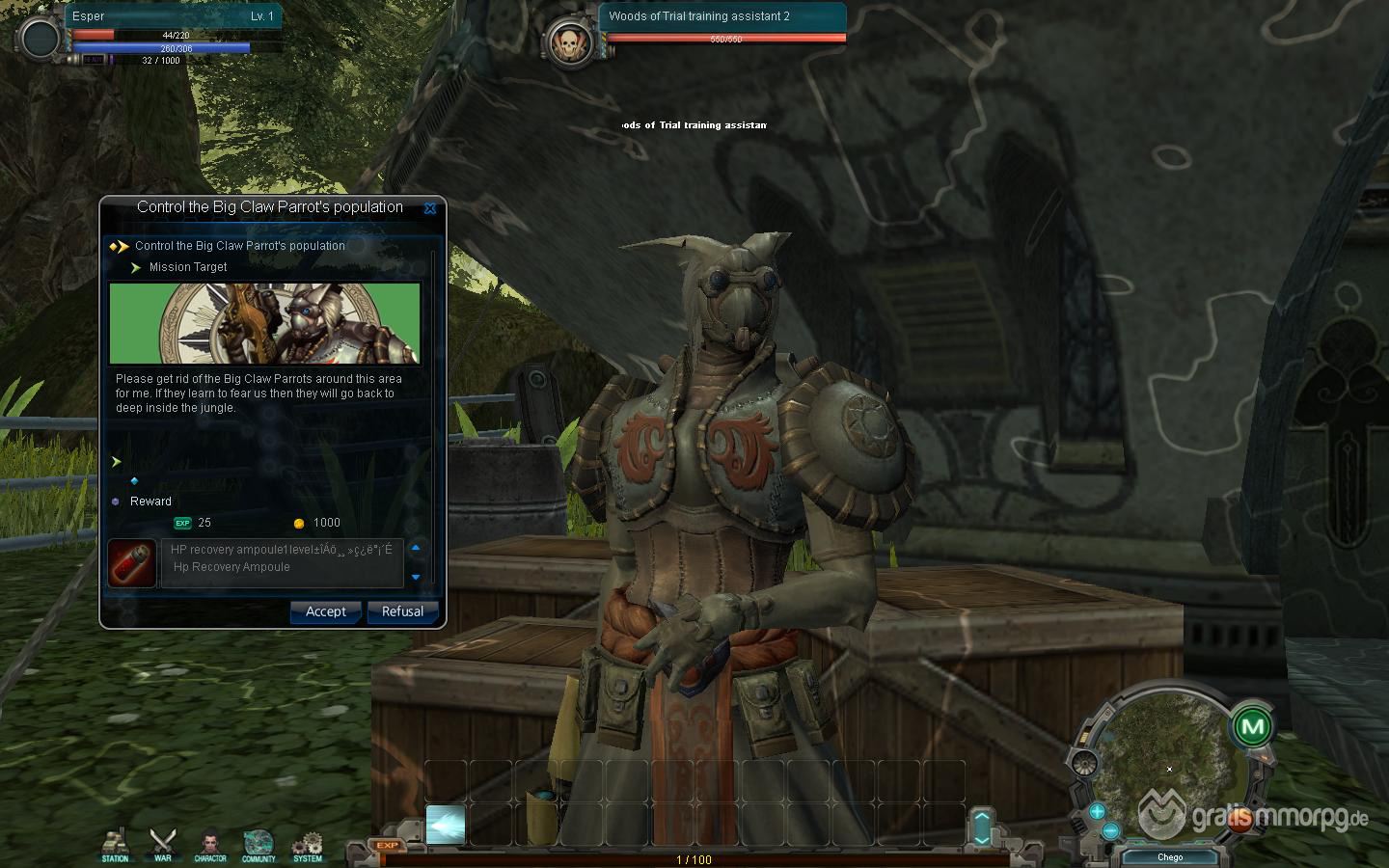Image resolution: width=1389 pixels, height=868 pixels.
Task: Select the Esper player portrait
Action: (x=41, y=39)
